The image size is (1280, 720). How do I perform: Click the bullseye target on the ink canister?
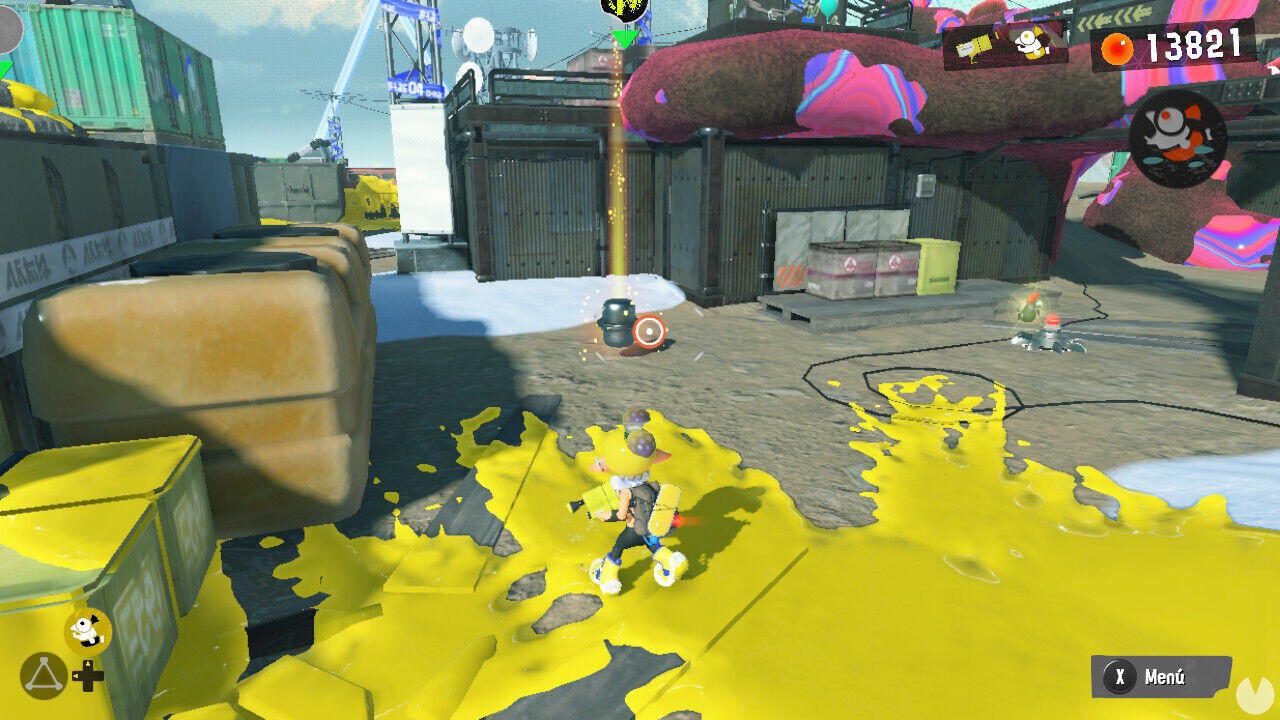[x=650, y=330]
